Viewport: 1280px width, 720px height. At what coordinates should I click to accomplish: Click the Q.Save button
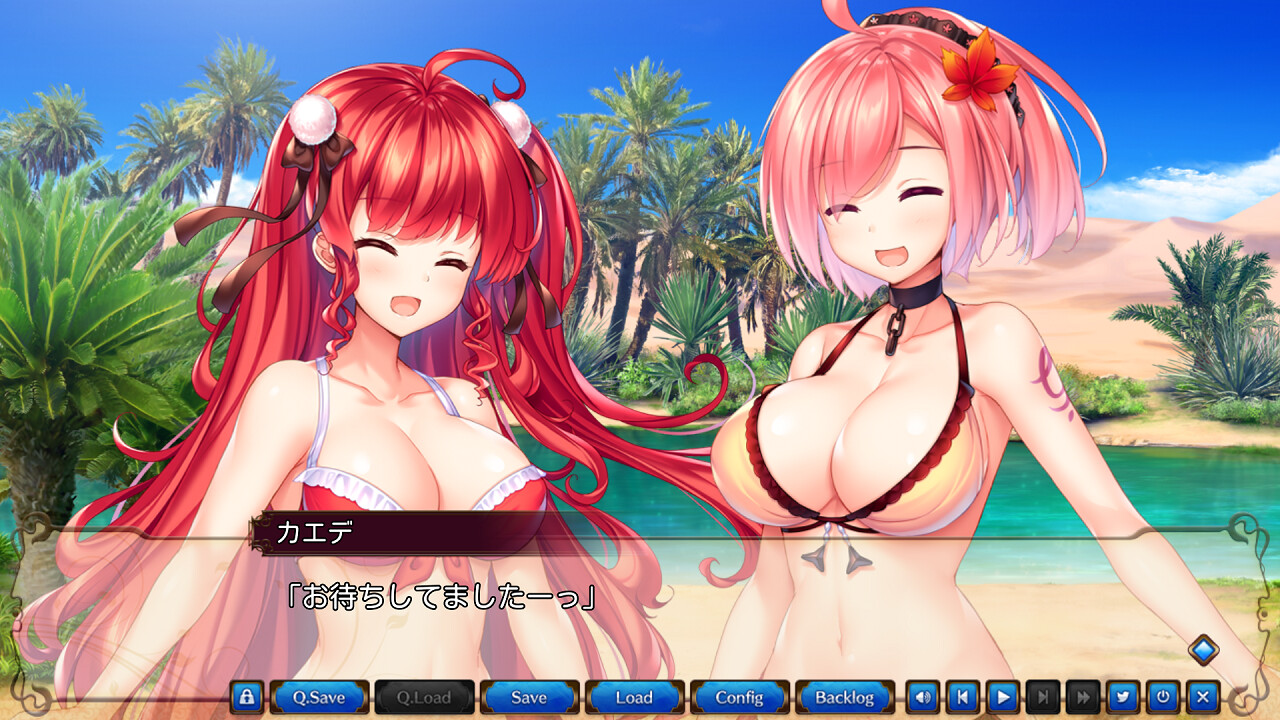tap(318, 697)
